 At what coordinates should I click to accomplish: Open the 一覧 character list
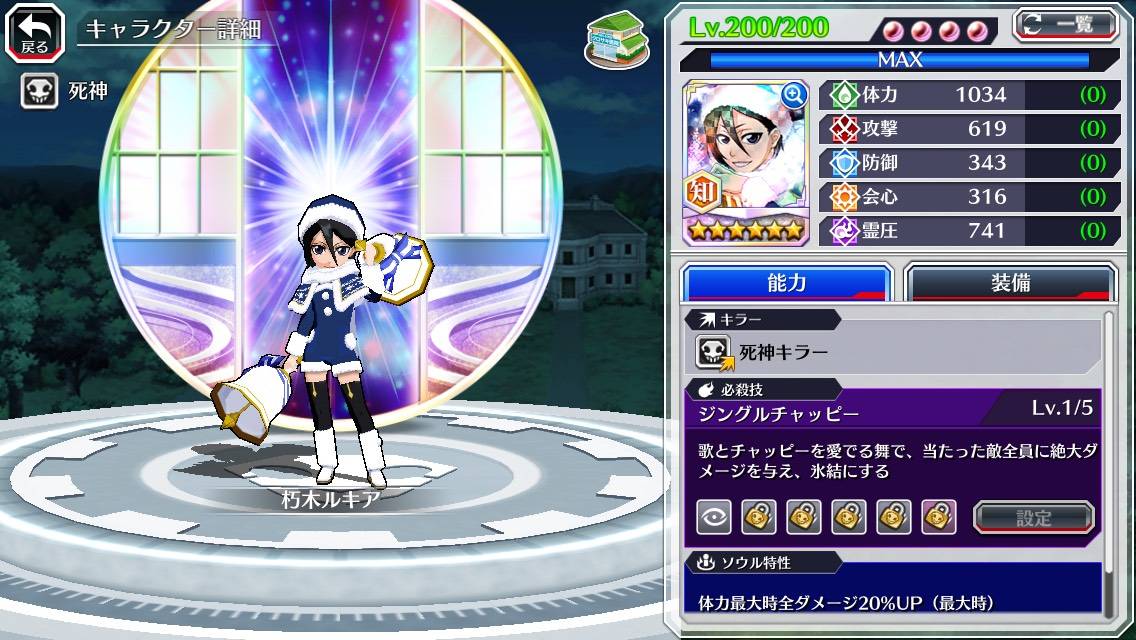click(1065, 24)
